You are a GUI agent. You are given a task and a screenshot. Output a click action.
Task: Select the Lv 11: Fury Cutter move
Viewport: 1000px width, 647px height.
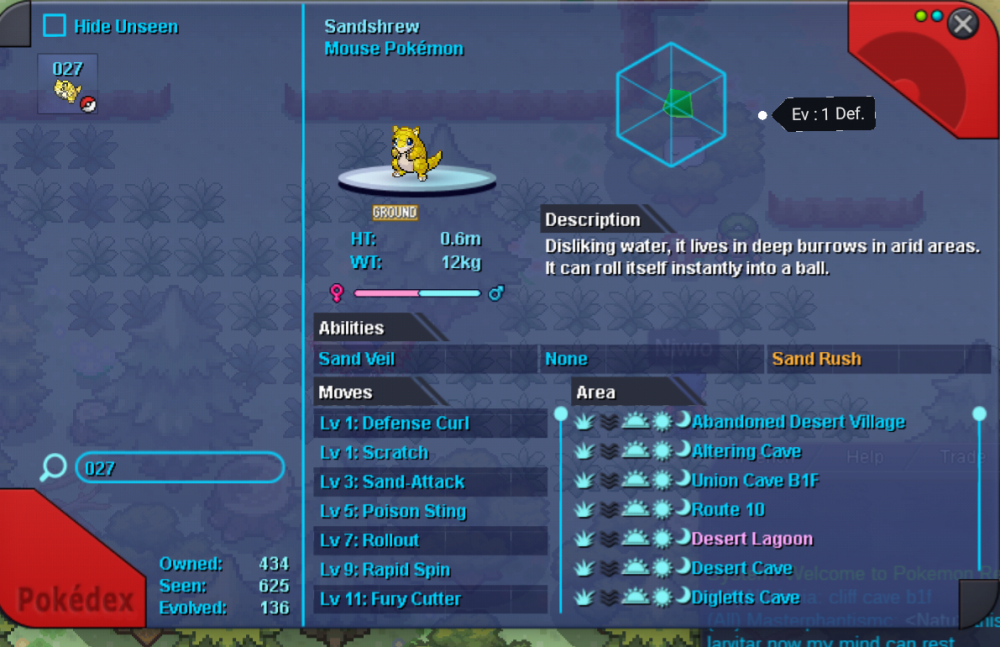pos(390,599)
